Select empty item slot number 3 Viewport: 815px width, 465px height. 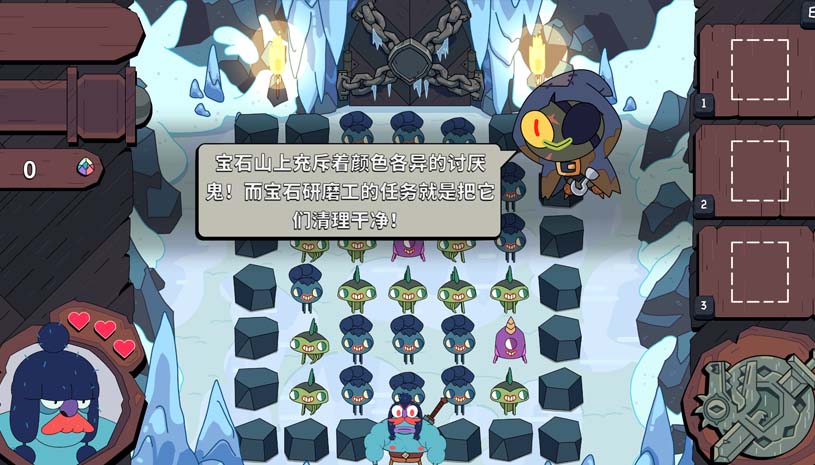(x=759, y=270)
